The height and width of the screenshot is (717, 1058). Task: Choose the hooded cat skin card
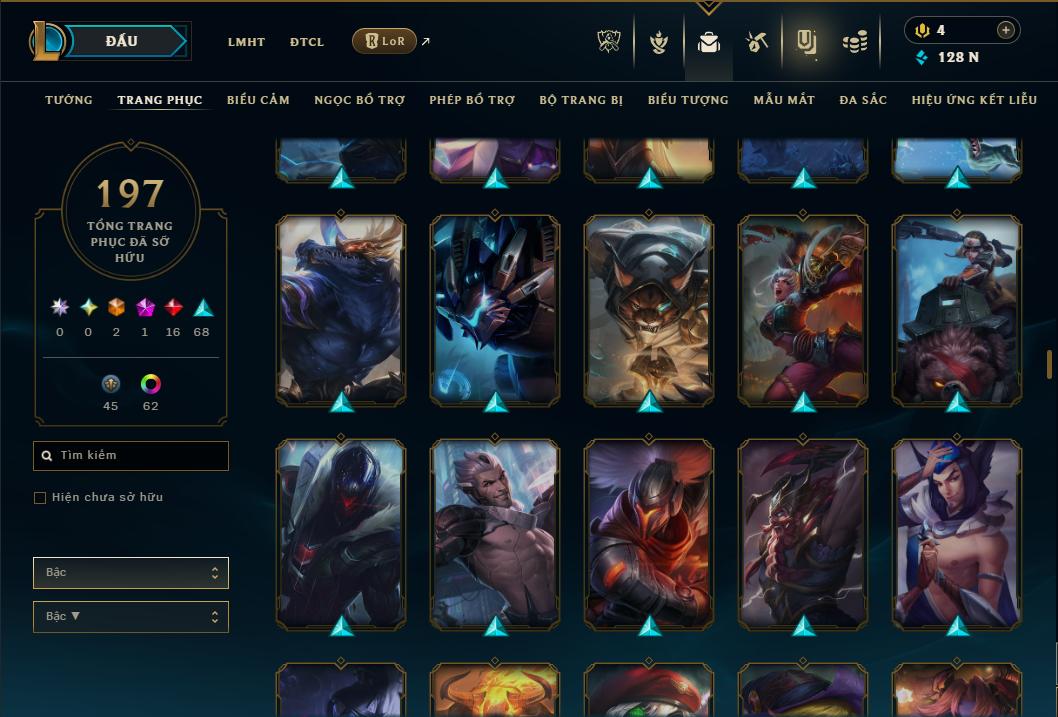pyautogui.click(x=649, y=310)
